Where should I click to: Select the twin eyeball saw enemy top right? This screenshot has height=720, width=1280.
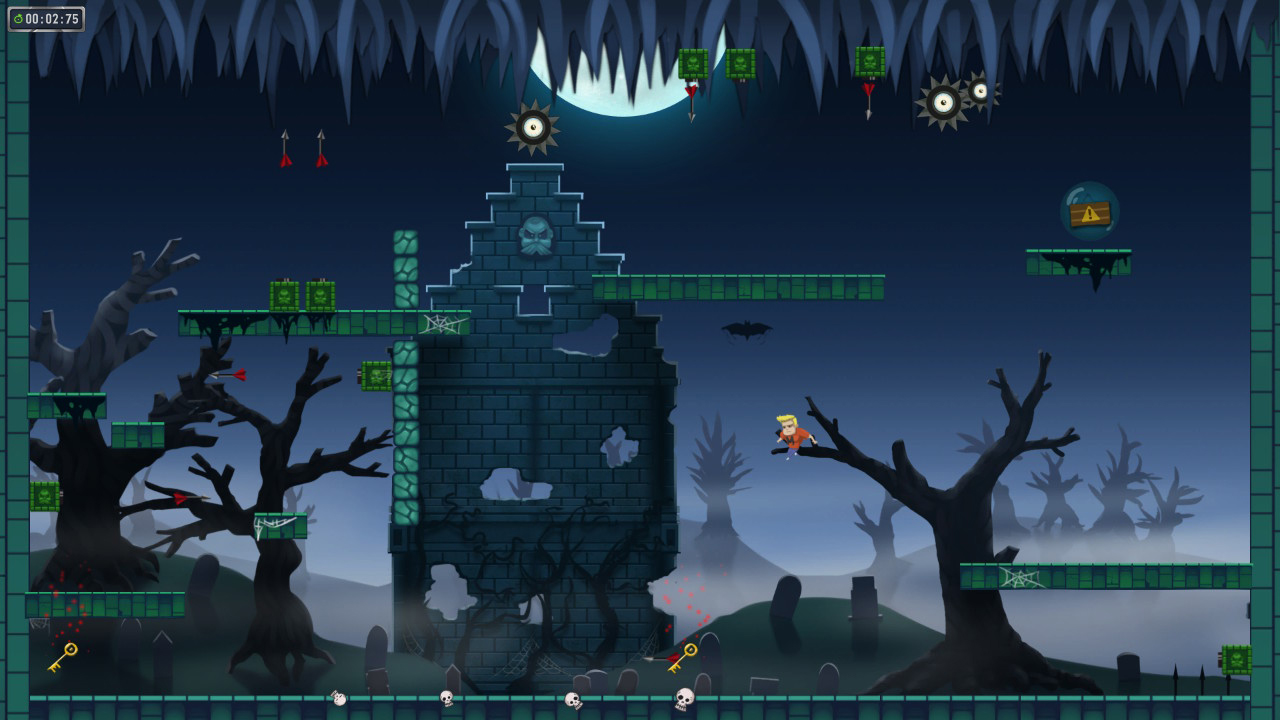pos(952,100)
